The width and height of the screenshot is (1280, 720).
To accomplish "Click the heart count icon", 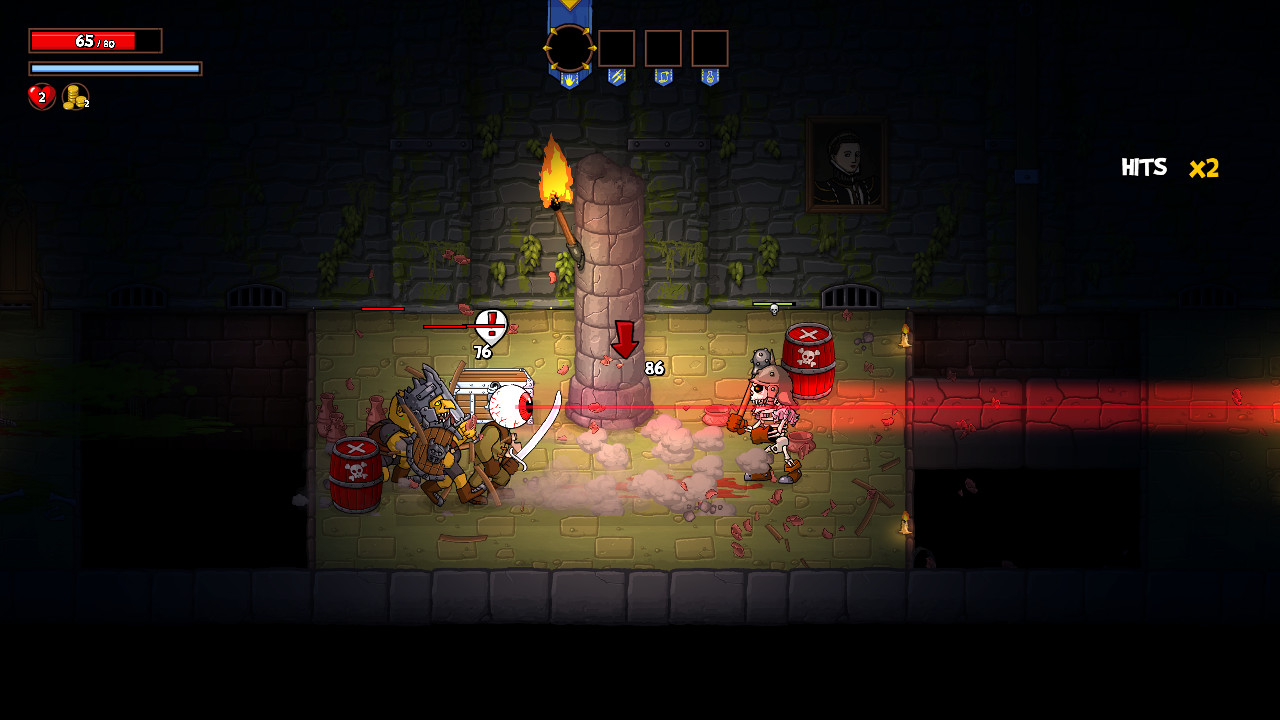I will pyautogui.click(x=41, y=98).
